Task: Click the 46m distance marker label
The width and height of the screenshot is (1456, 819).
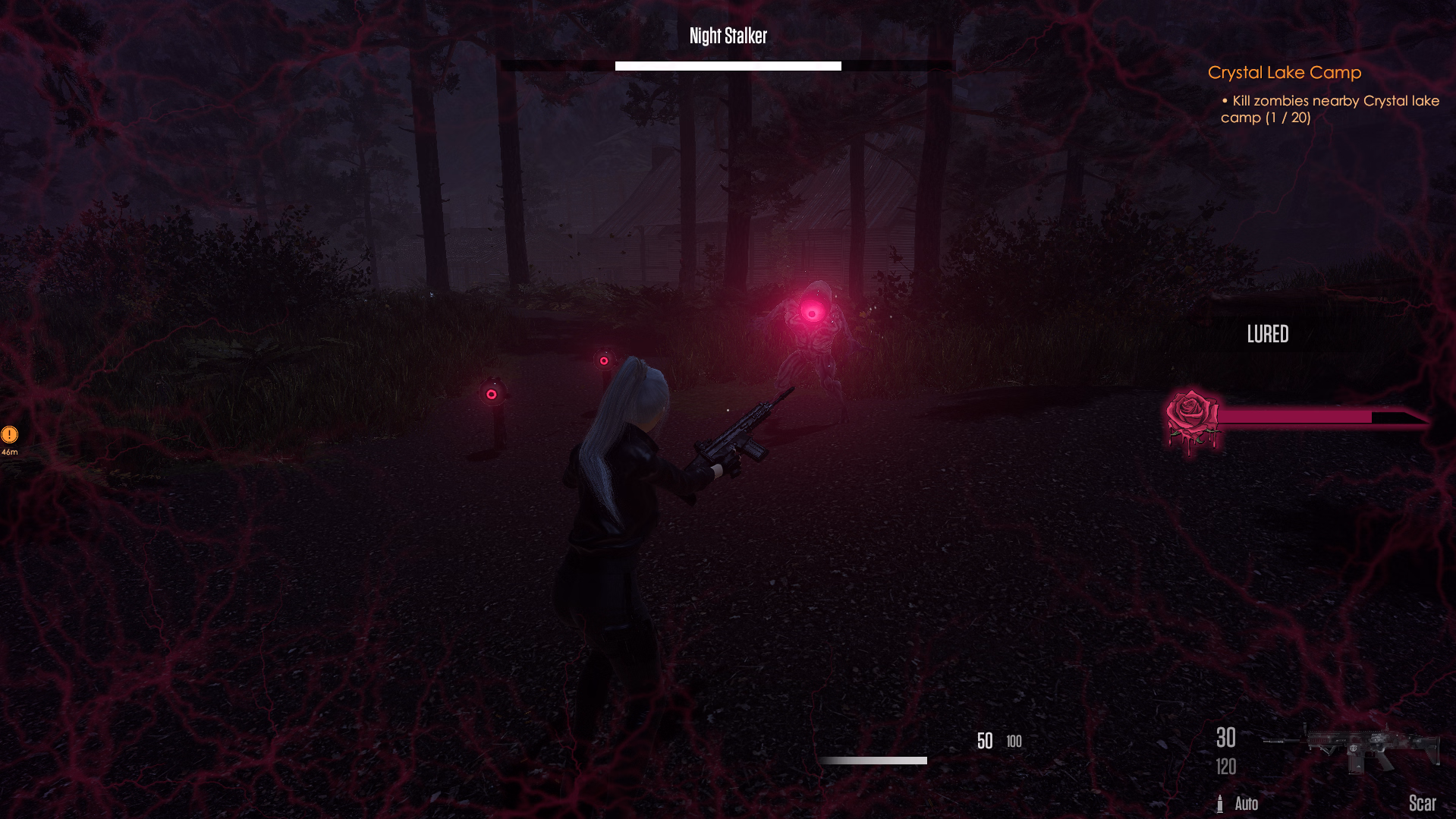Action: 9,452
